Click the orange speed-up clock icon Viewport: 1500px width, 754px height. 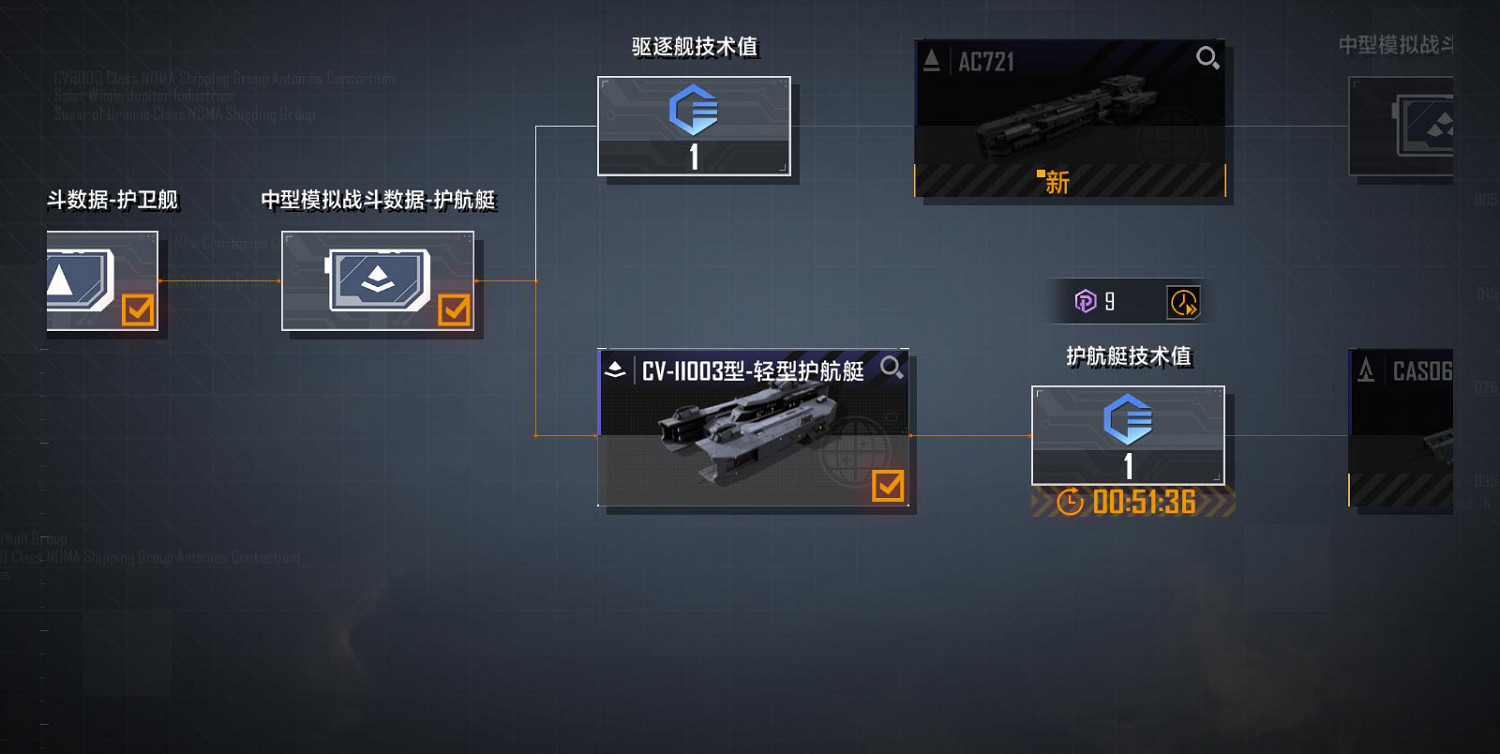coord(1184,301)
